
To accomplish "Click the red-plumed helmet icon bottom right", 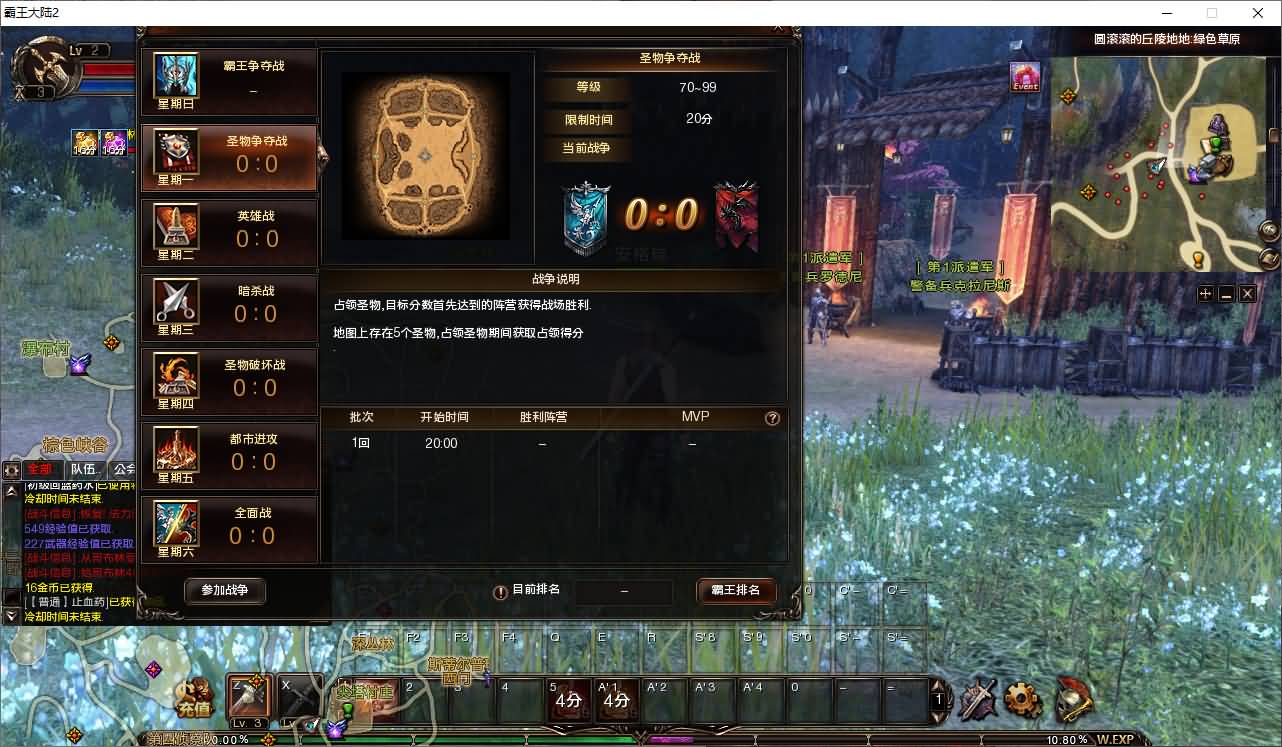I will coord(1072,701).
